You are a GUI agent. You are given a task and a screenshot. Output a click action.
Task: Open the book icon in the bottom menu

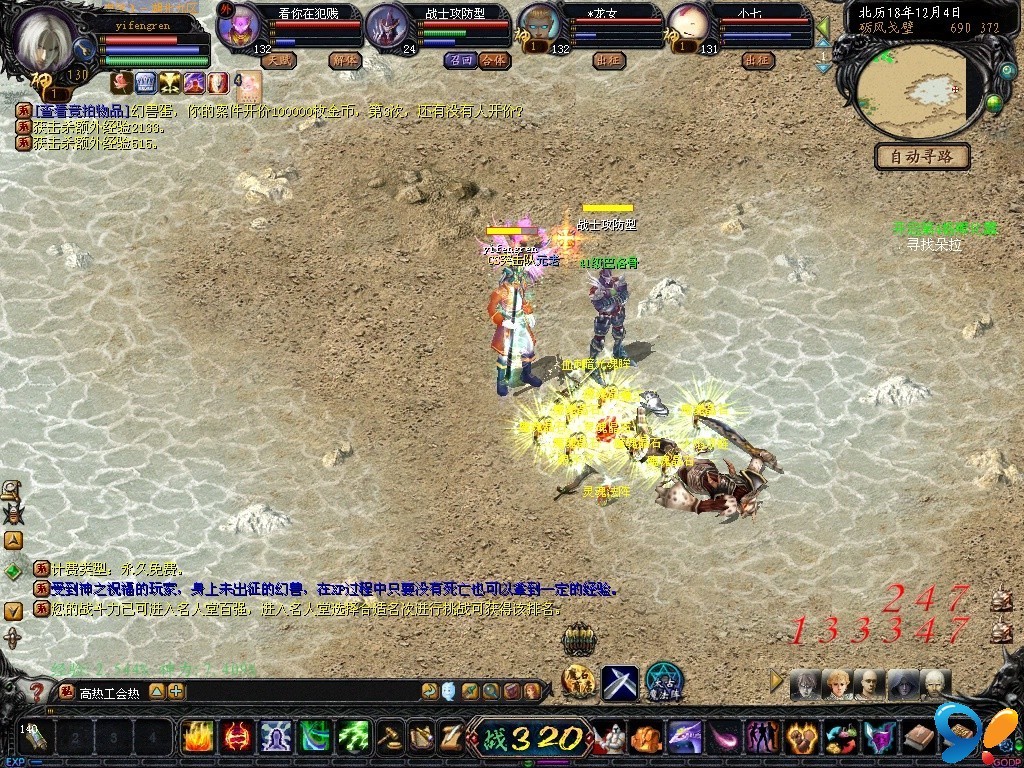919,738
